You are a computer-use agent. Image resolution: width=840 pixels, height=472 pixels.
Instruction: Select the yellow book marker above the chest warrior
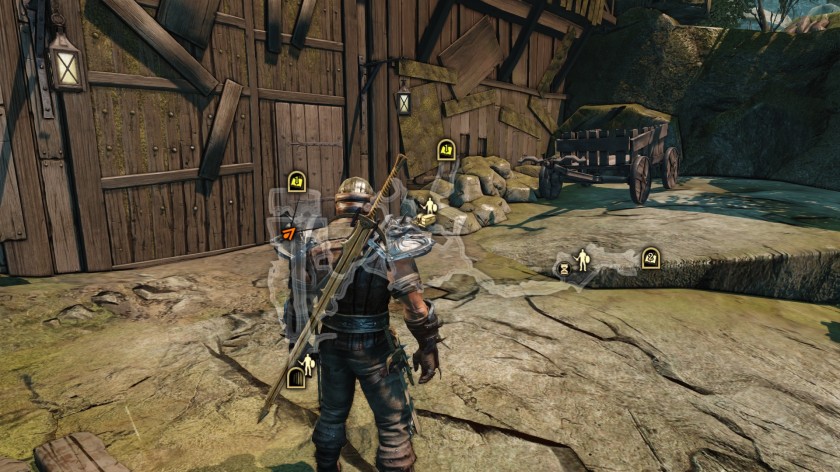pyautogui.click(x=446, y=150)
